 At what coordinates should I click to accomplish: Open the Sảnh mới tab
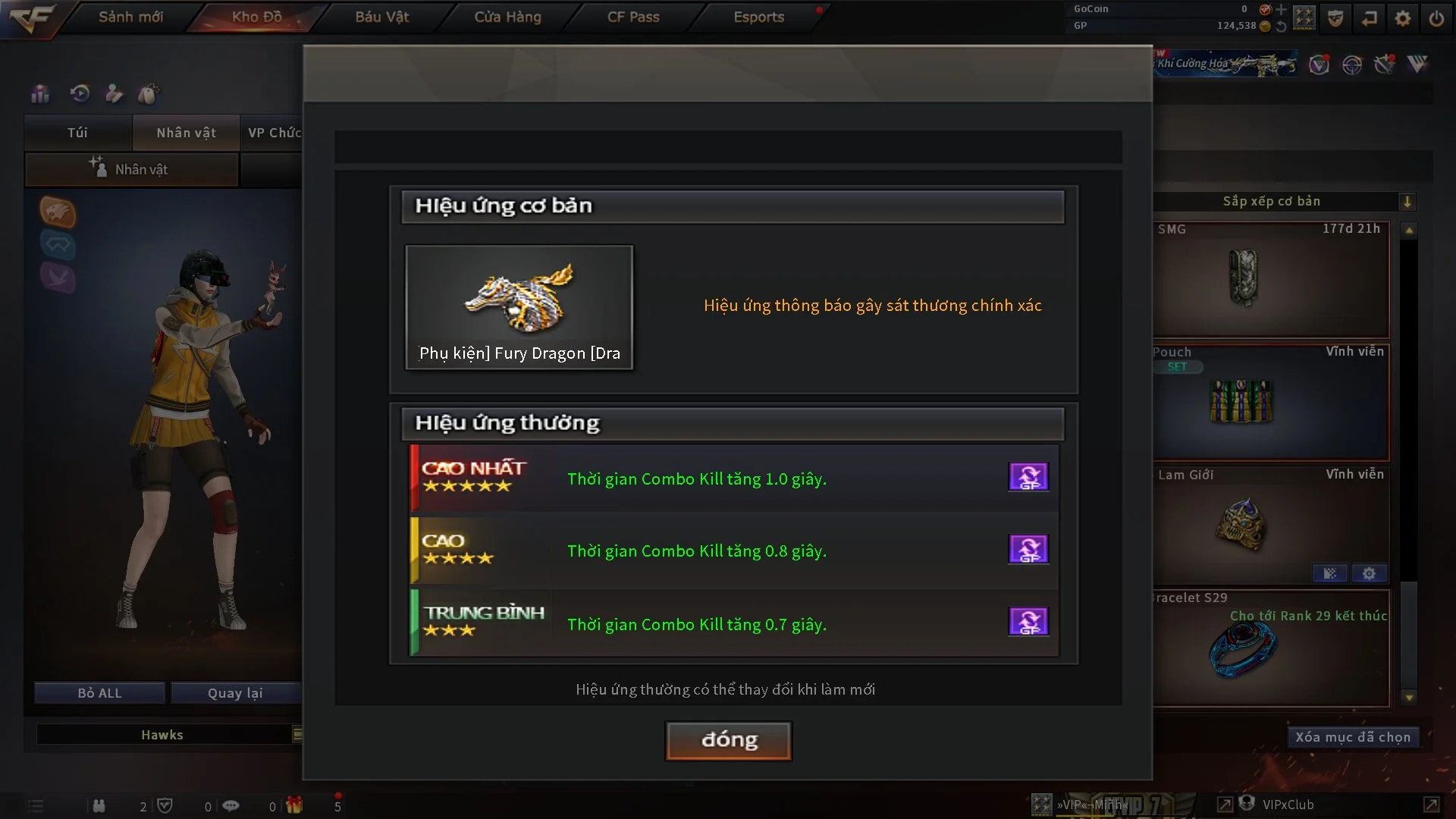(130, 17)
